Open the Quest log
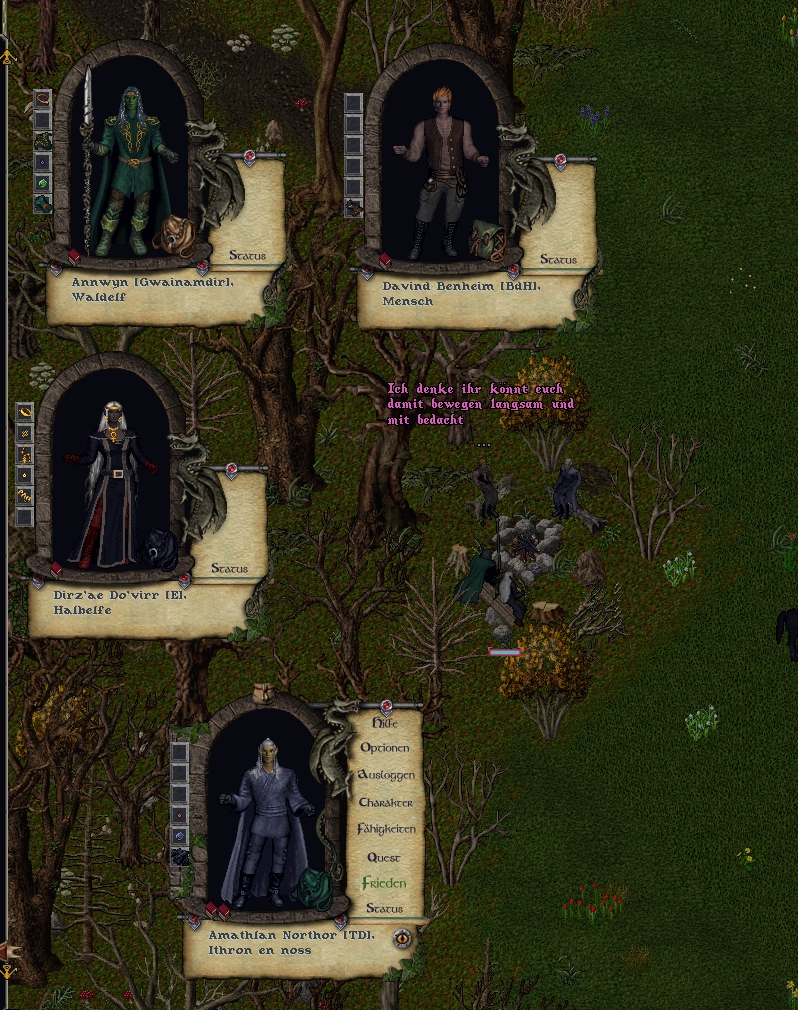Screen dimensions: 798x1010 384,858
